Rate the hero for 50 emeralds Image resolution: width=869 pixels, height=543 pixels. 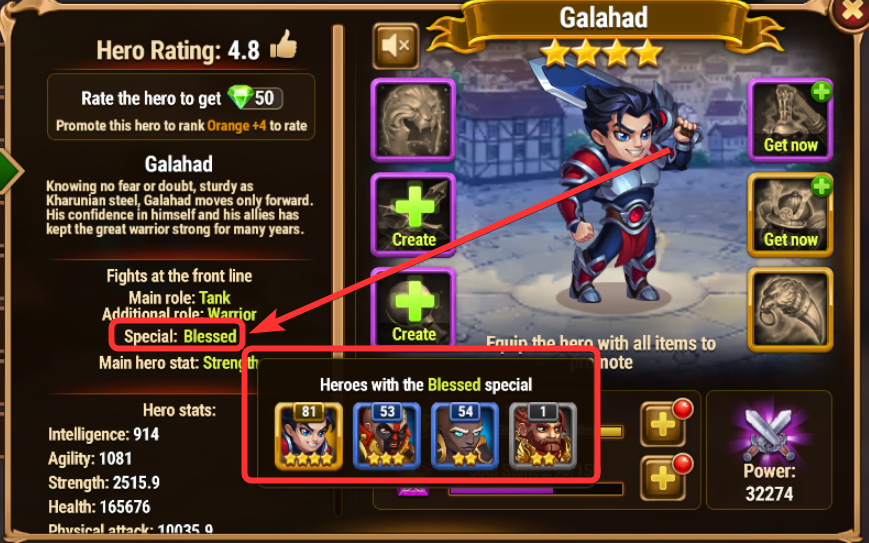click(x=181, y=99)
